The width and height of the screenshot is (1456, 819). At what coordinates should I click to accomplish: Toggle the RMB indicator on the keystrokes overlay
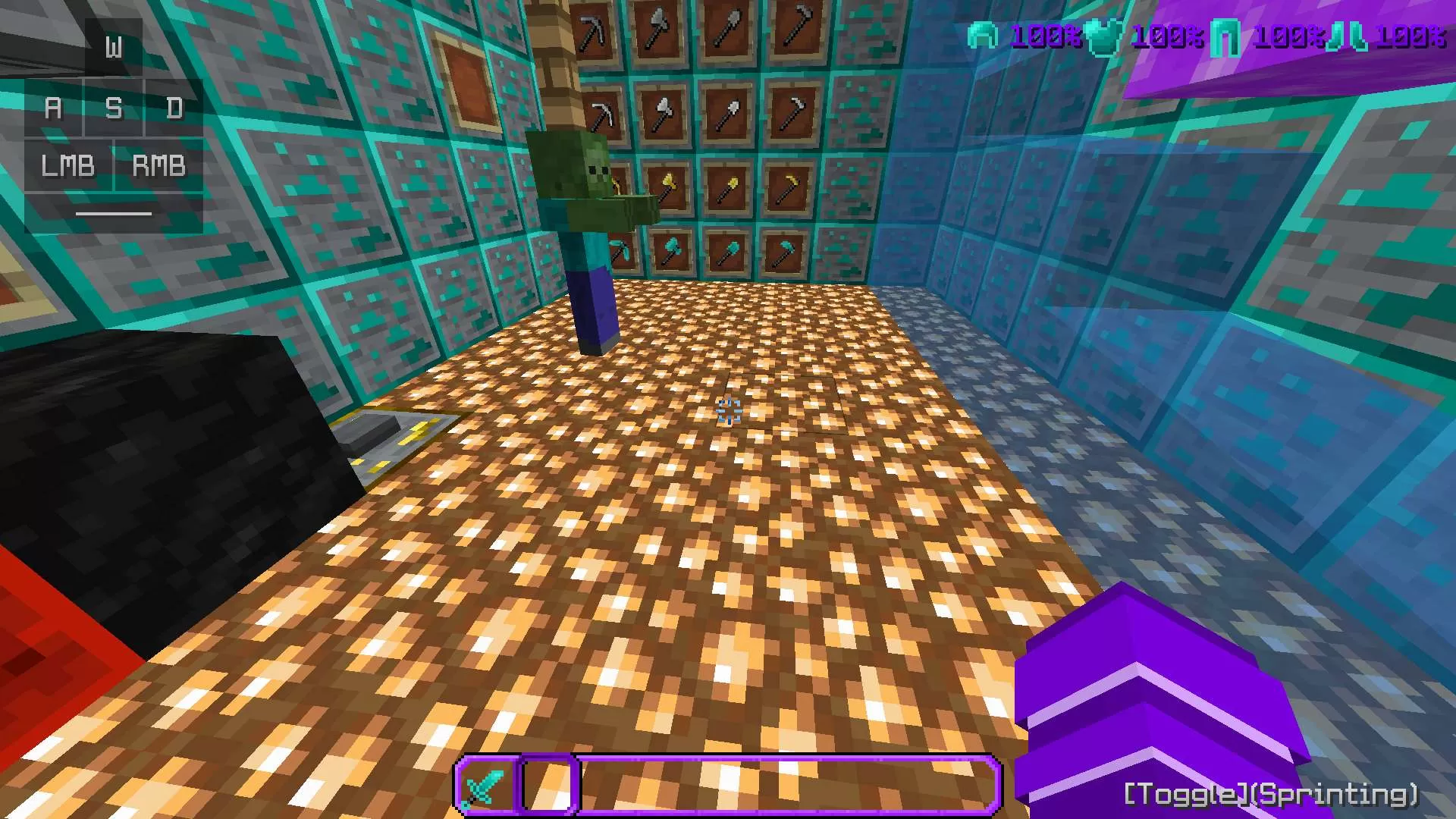tap(158, 165)
